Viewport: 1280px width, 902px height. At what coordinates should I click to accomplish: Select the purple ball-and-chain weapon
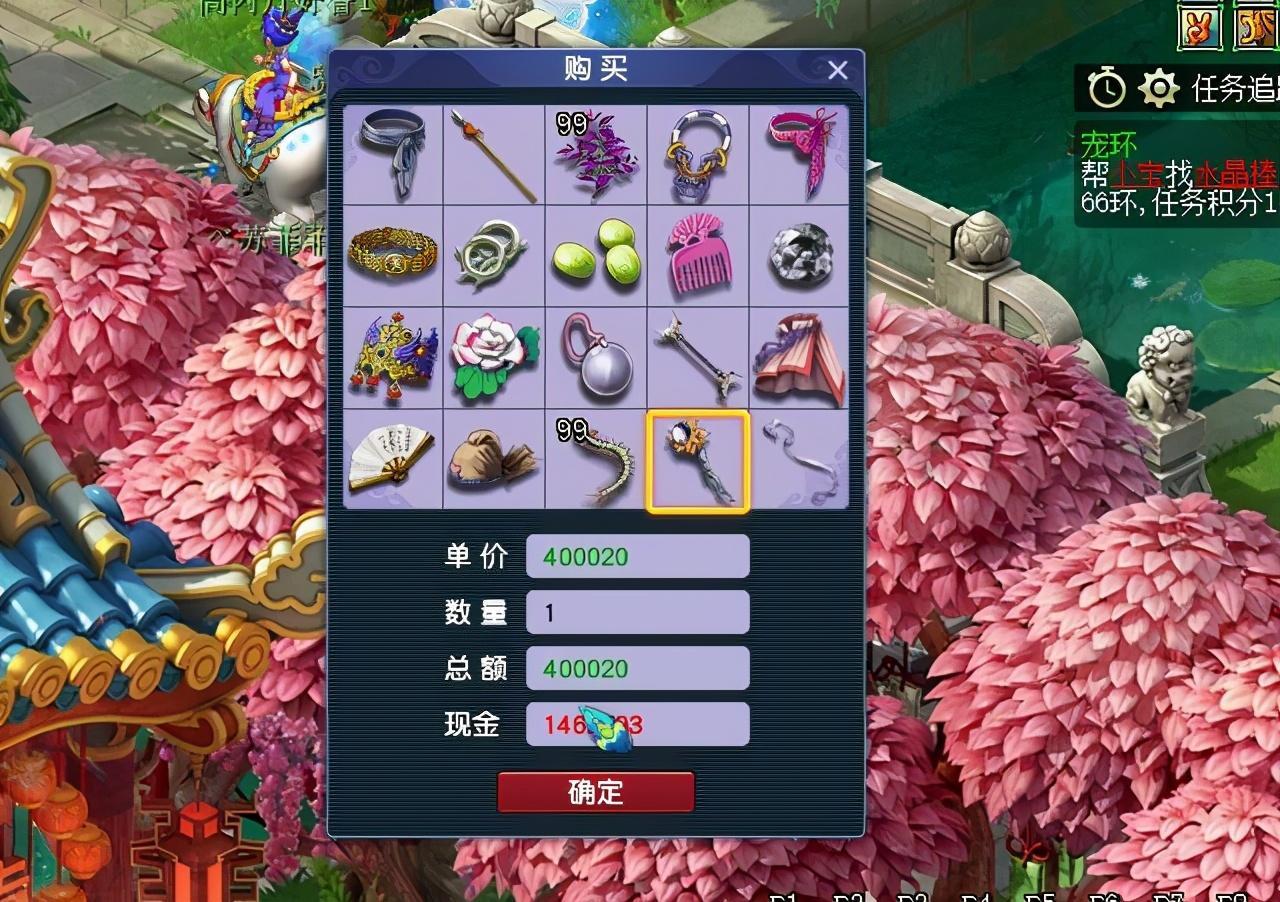point(596,358)
